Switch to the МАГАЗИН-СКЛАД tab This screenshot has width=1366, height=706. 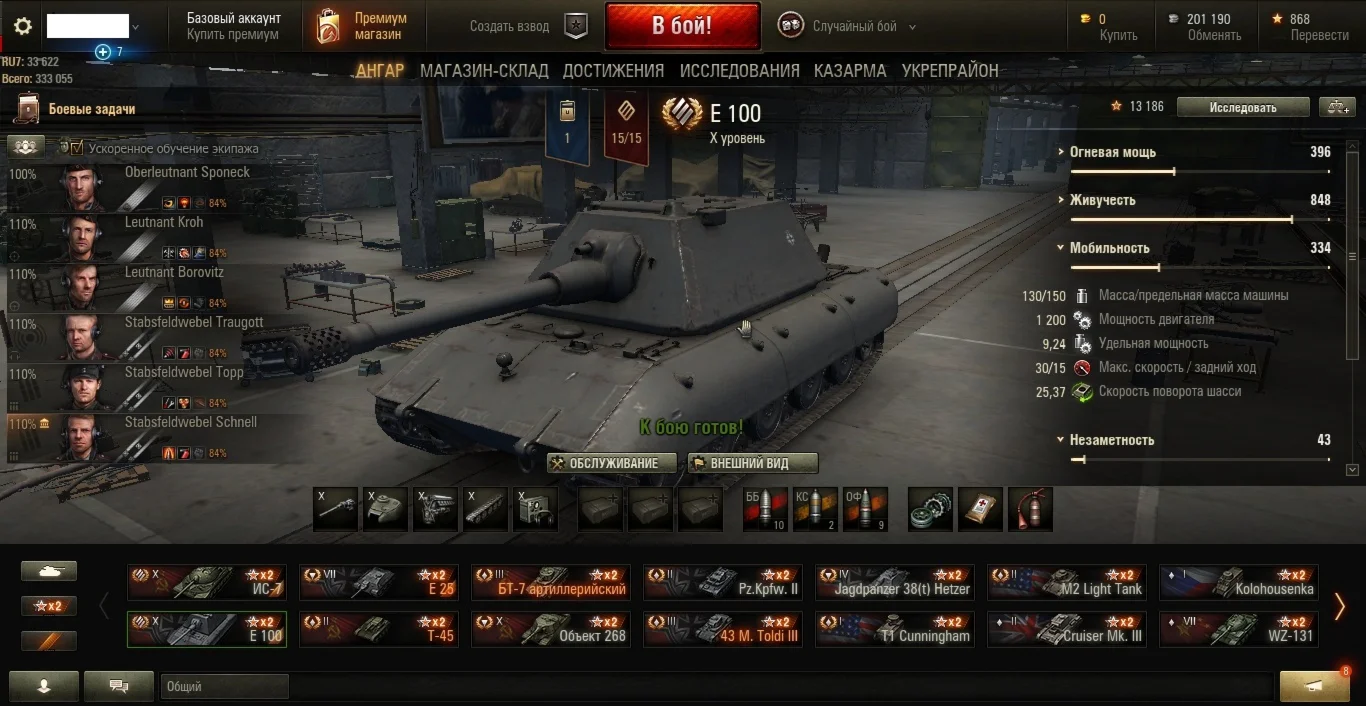(x=484, y=71)
